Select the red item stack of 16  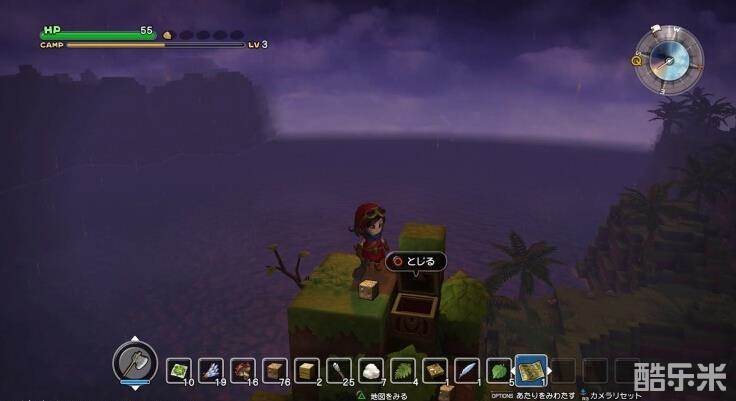243,370
